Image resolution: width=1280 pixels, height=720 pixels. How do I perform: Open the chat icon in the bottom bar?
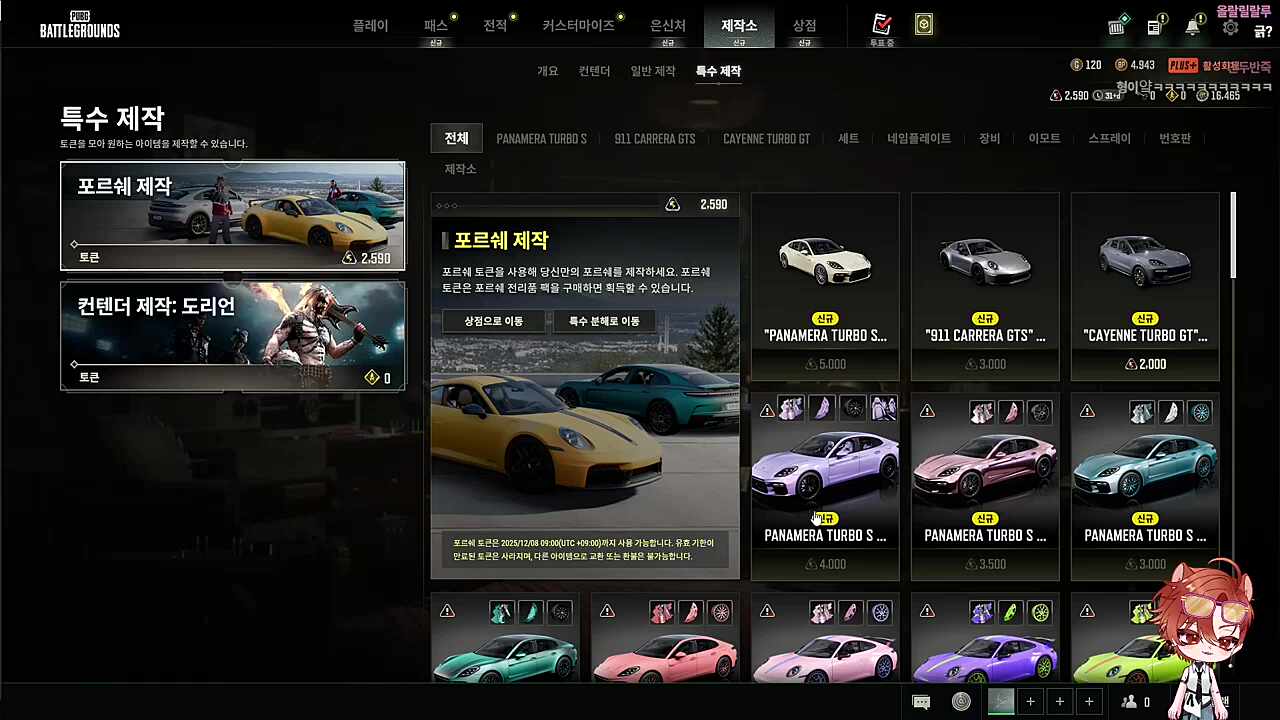coord(921,701)
